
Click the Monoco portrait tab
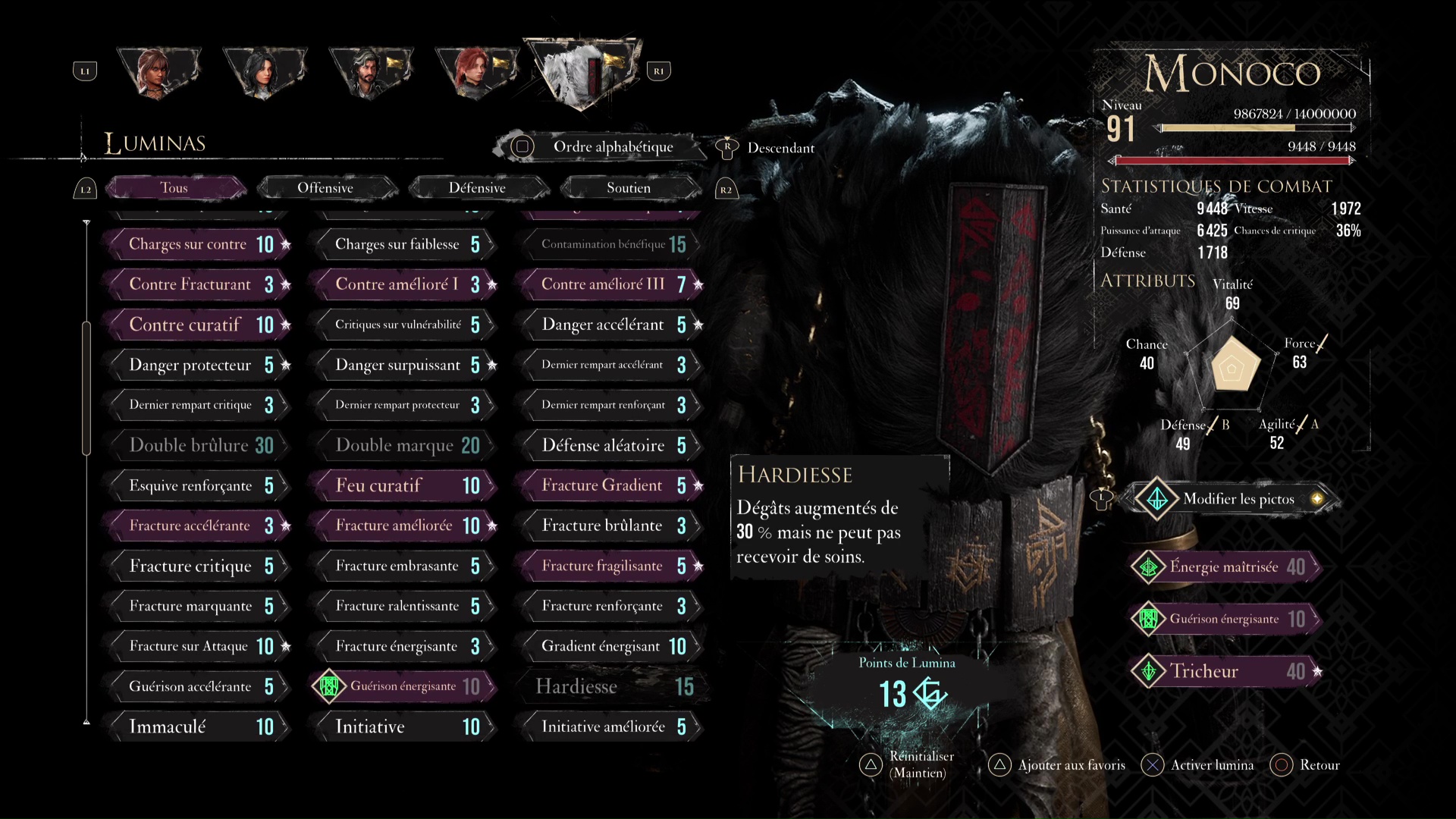pyautogui.click(x=584, y=72)
